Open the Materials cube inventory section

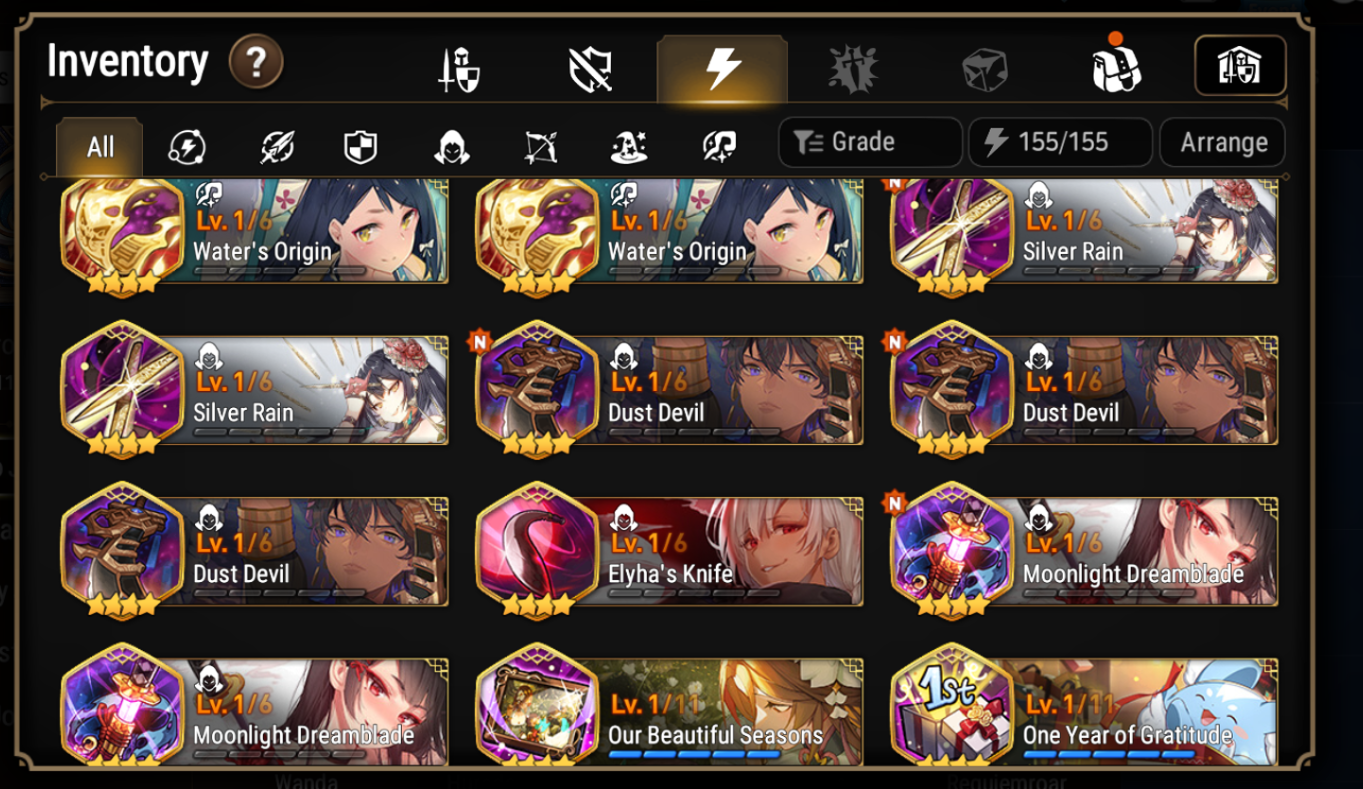pyautogui.click(x=984, y=66)
